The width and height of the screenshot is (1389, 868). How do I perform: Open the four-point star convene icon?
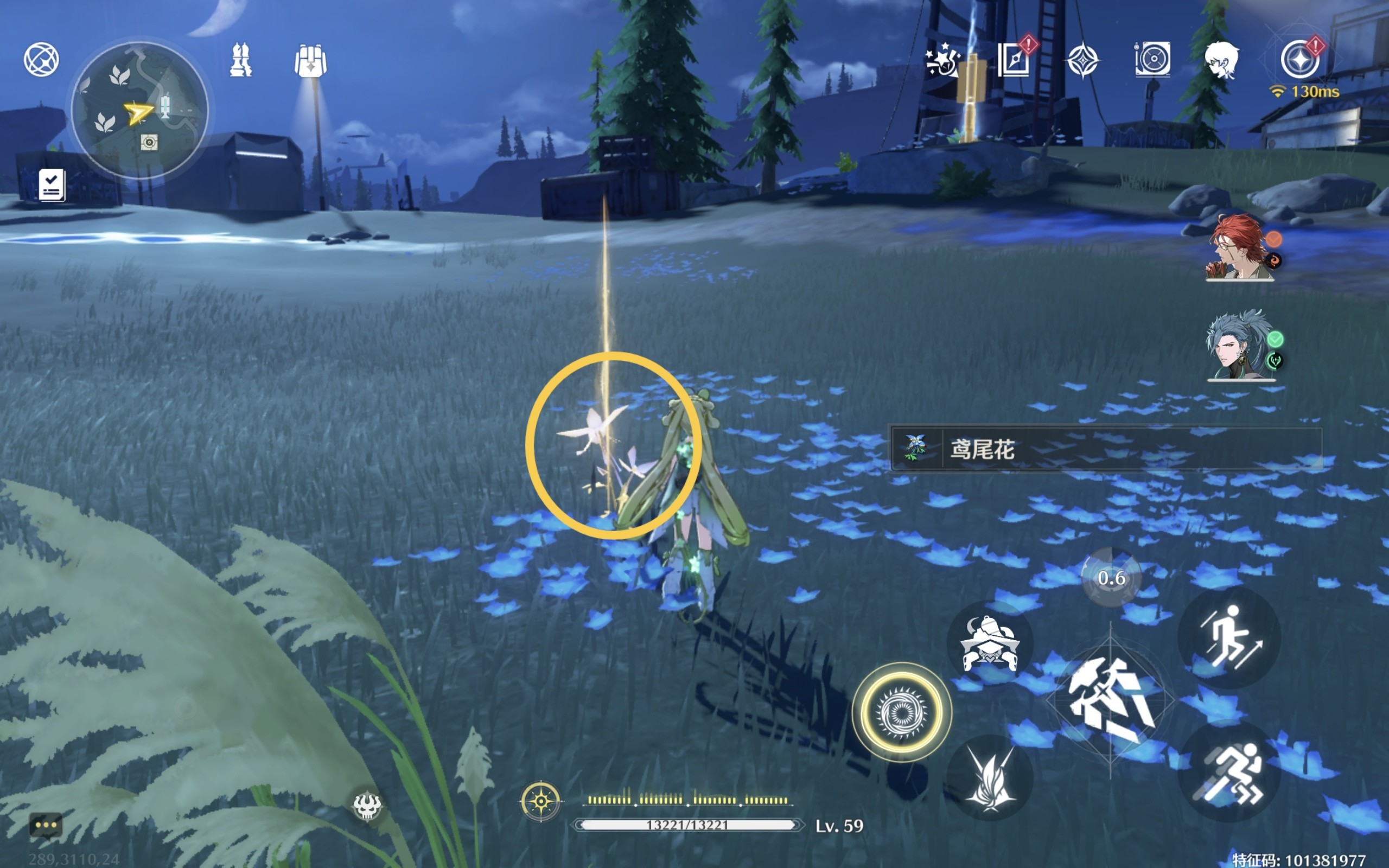(x=1082, y=60)
